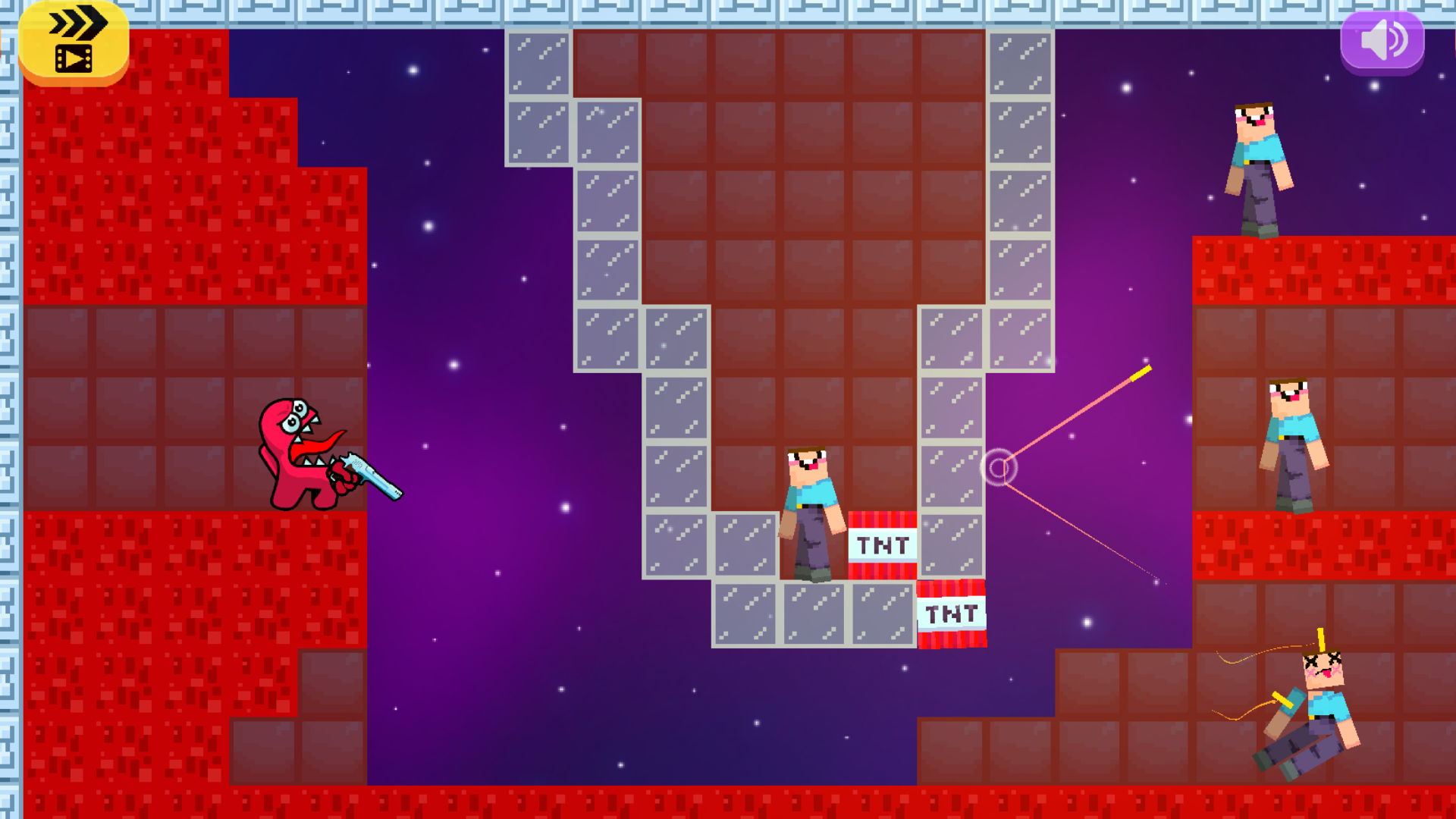Click the upper TNT crate to expand the blast
Image resolution: width=1456 pixels, height=819 pixels.
click(x=882, y=543)
